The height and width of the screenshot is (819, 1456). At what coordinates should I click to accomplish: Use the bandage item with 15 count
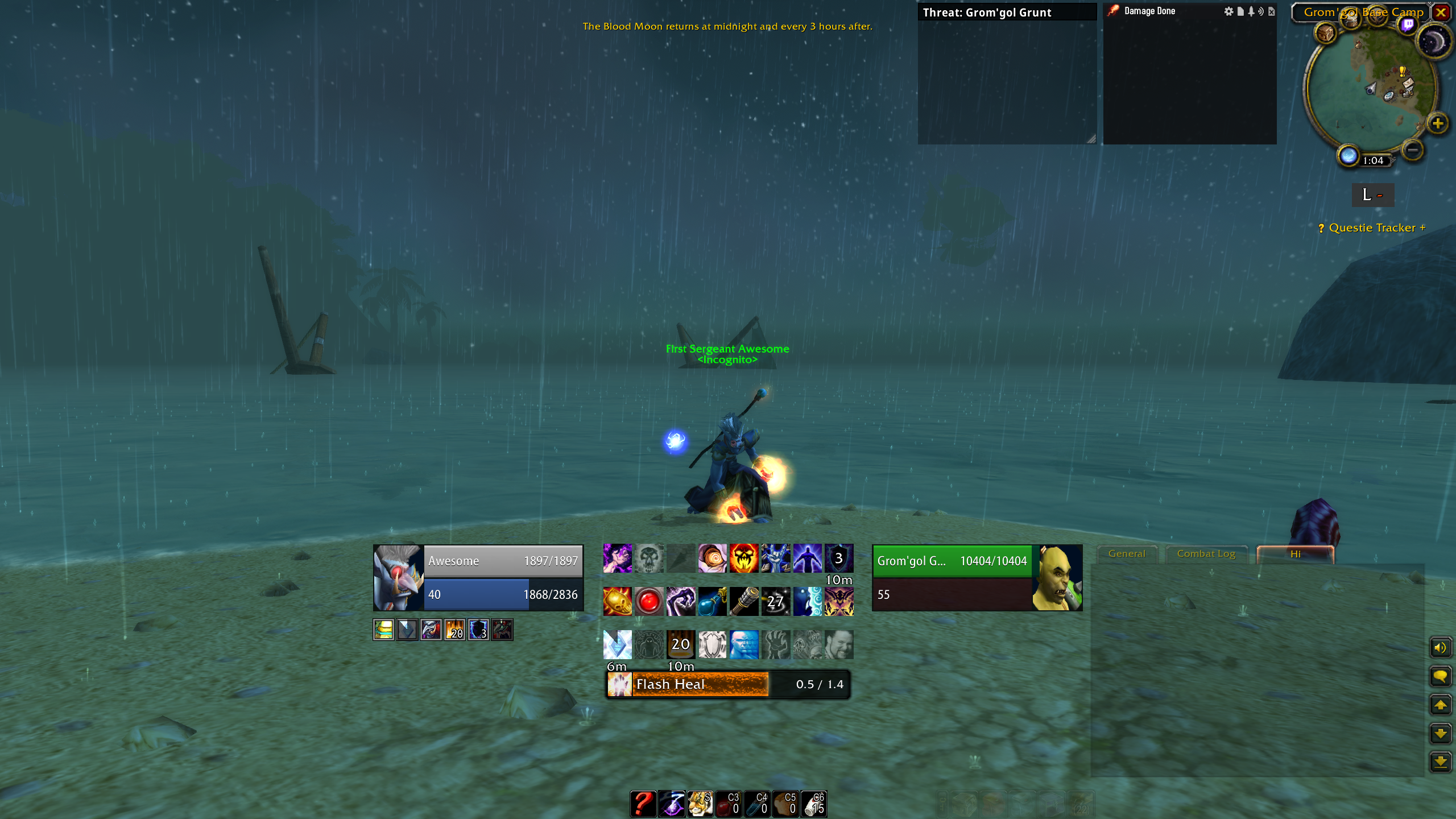814,804
